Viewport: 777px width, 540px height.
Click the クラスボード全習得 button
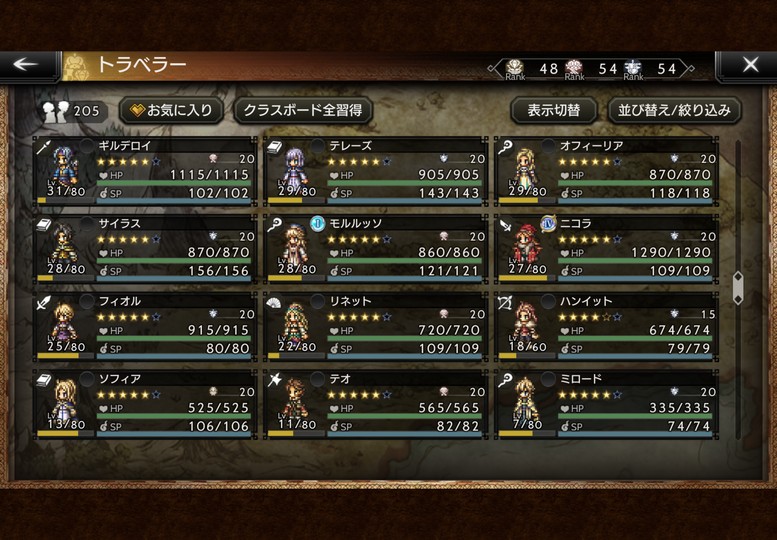[303, 110]
